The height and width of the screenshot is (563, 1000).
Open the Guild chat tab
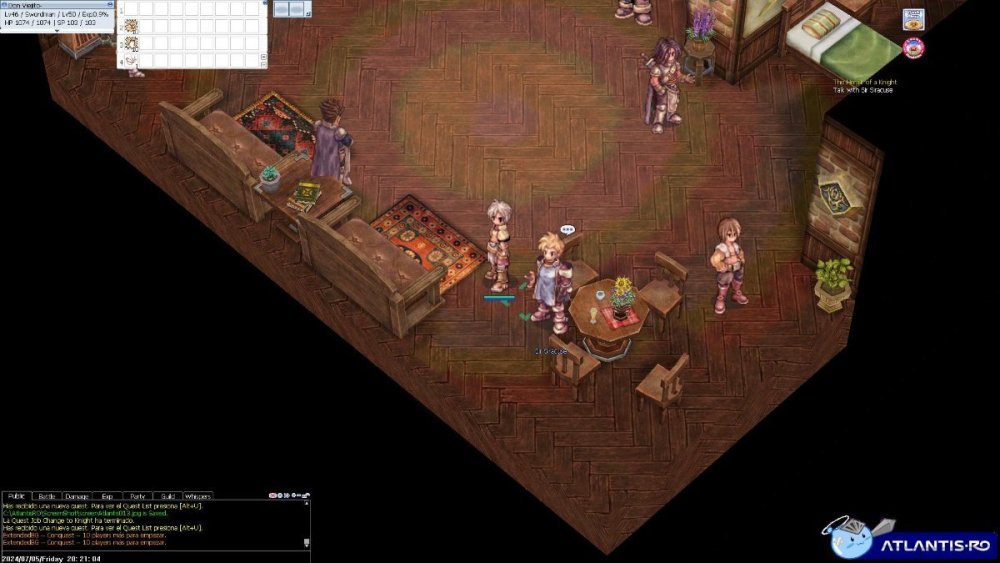coord(167,496)
